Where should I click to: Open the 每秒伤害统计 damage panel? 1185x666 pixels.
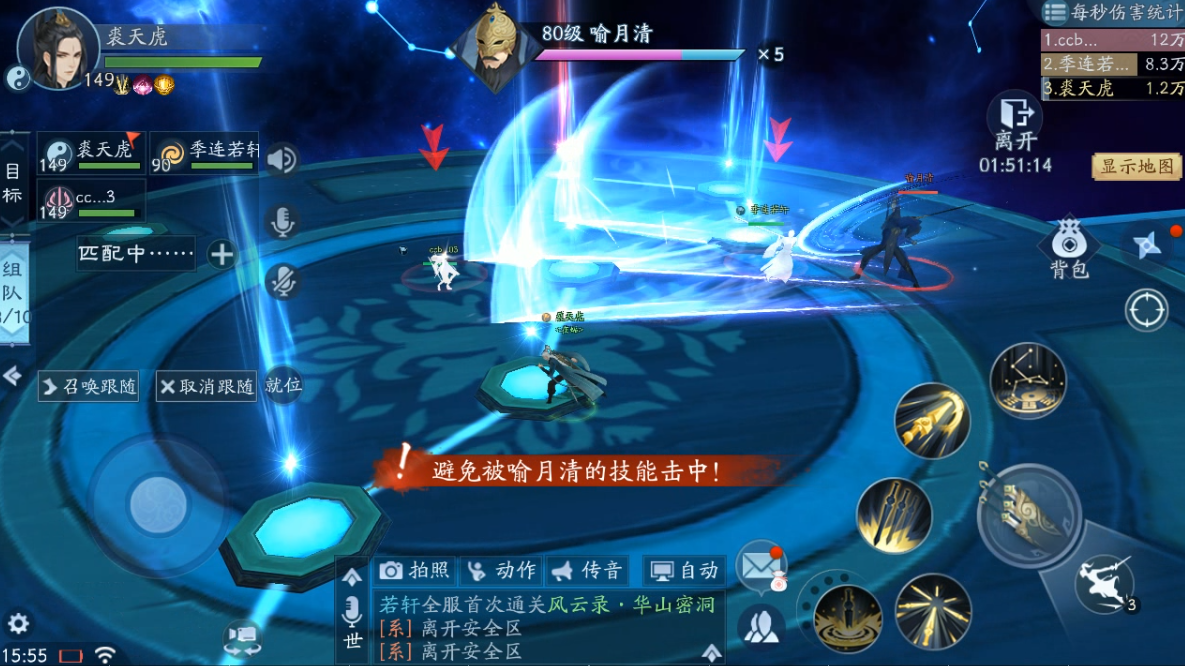1112,13
